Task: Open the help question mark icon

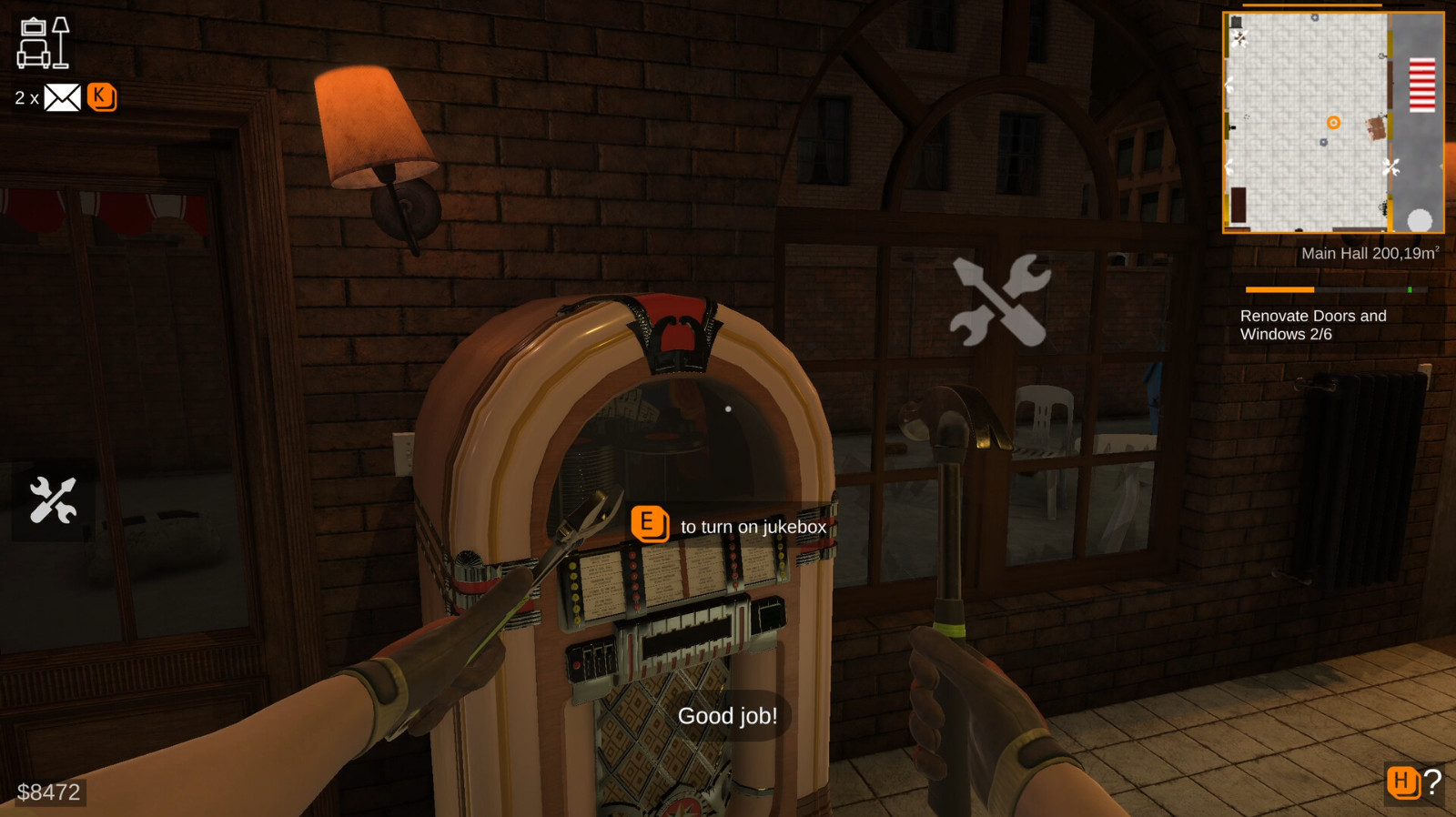Action: pos(1432,782)
